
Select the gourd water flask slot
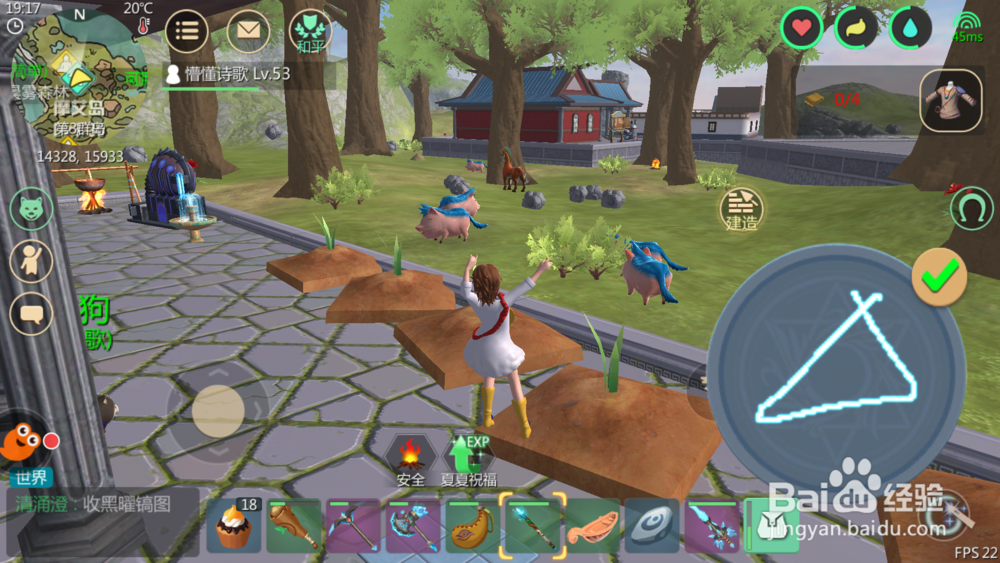pos(473,526)
